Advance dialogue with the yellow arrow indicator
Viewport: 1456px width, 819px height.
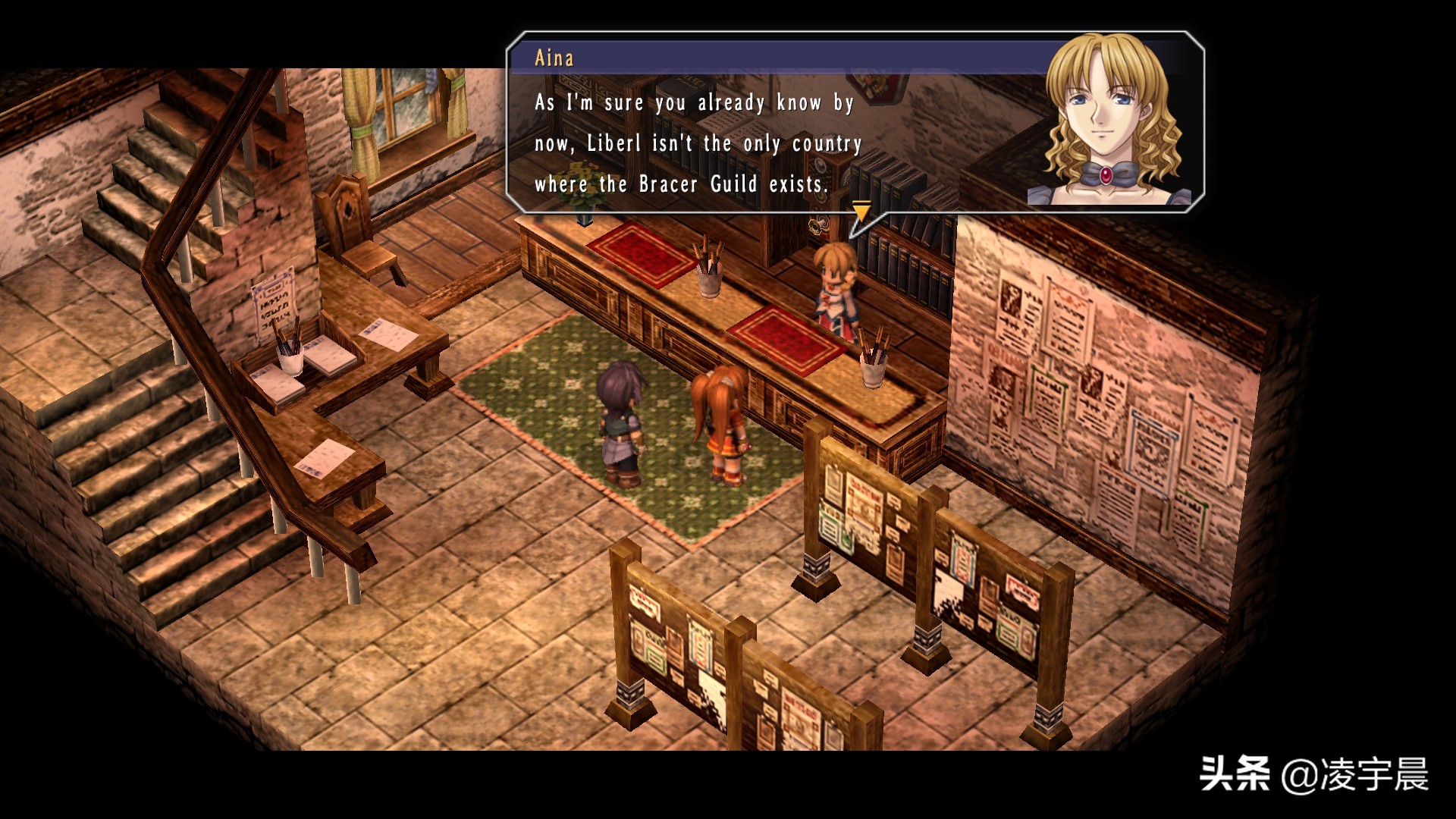[x=861, y=210]
